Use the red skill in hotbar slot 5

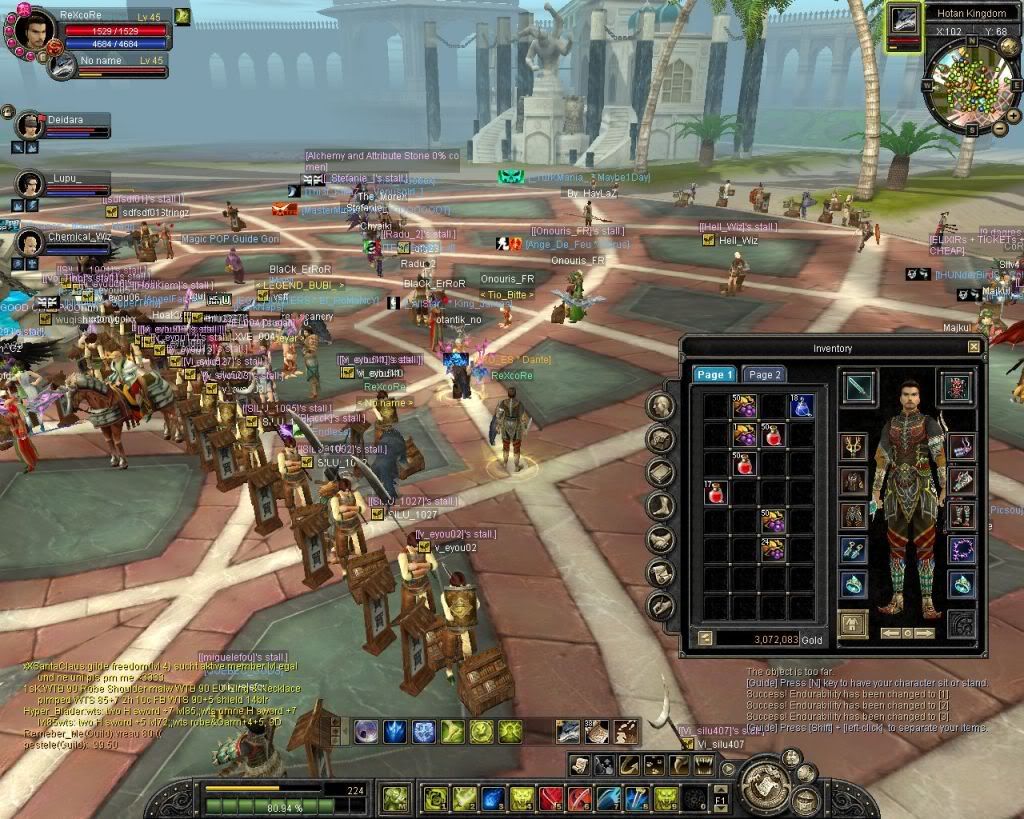pyautogui.click(x=550, y=798)
